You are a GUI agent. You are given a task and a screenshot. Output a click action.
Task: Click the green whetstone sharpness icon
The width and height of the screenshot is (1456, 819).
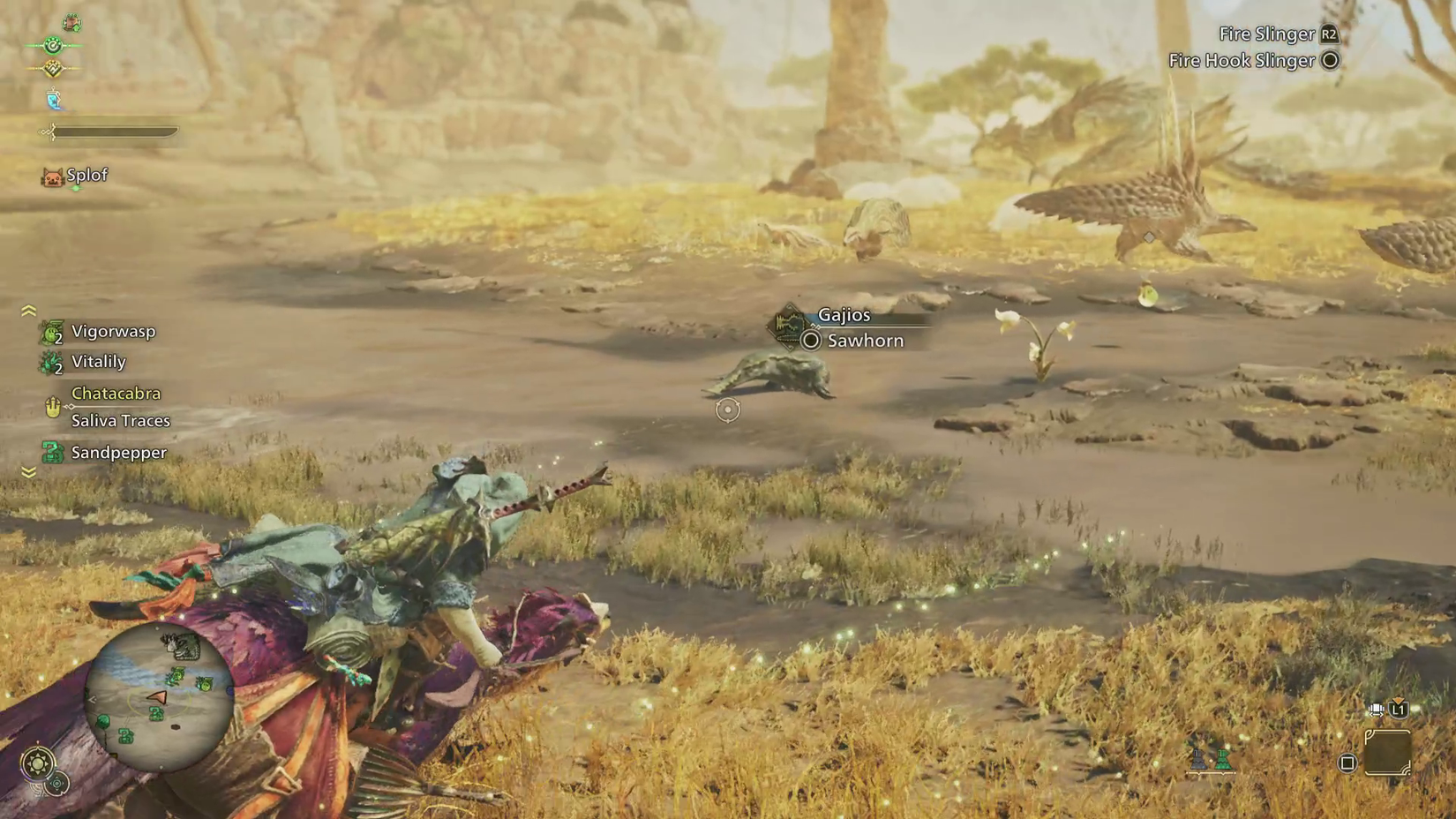(x=1222, y=758)
